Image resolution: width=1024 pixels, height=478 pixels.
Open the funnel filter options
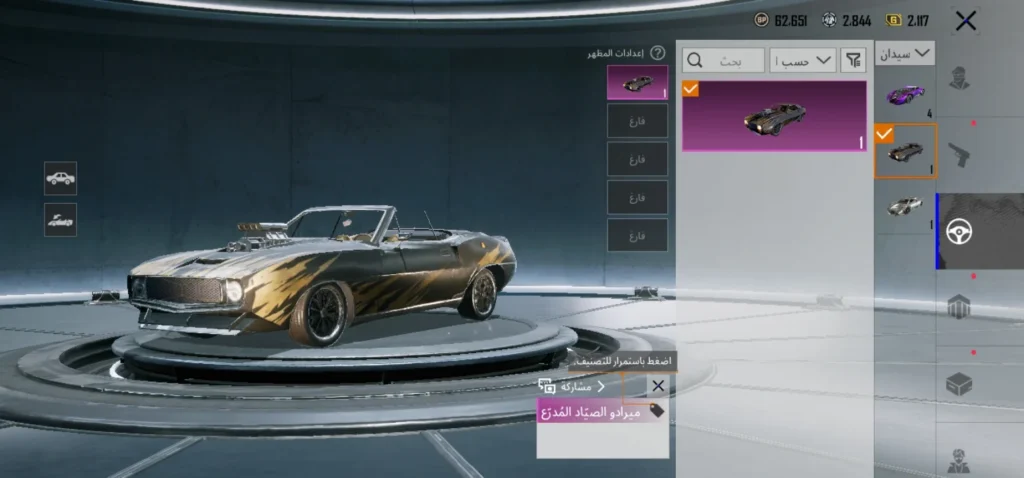pos(853,61)
